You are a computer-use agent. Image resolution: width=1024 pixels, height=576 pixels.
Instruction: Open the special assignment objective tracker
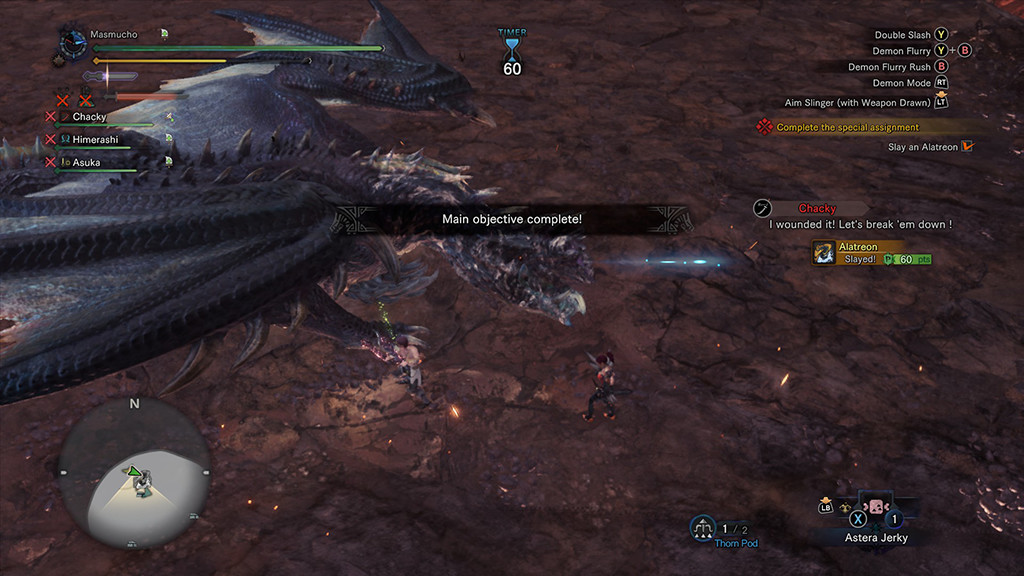click(x=846, y=127)
